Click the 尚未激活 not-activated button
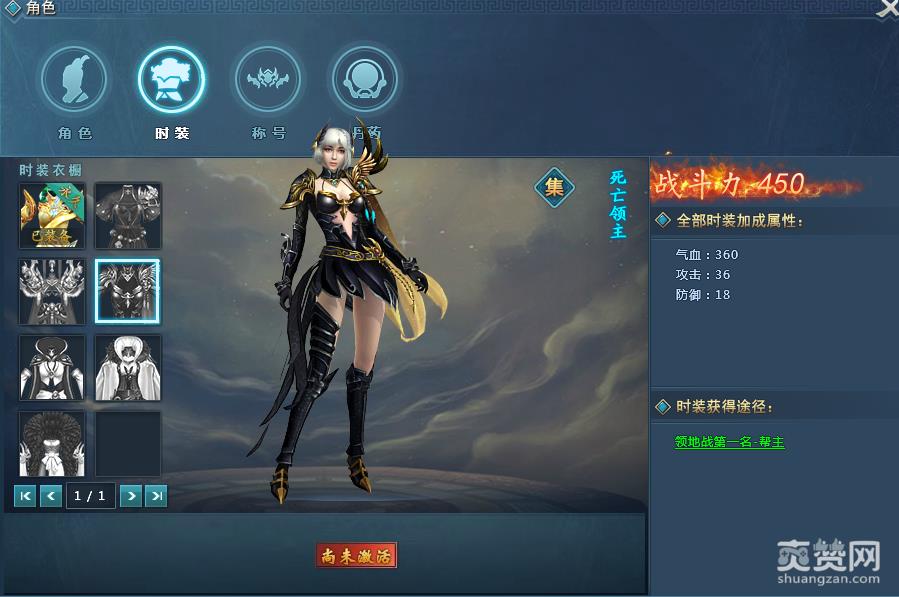899x597 pixels. pyautogui.click(x=356, y=555)
